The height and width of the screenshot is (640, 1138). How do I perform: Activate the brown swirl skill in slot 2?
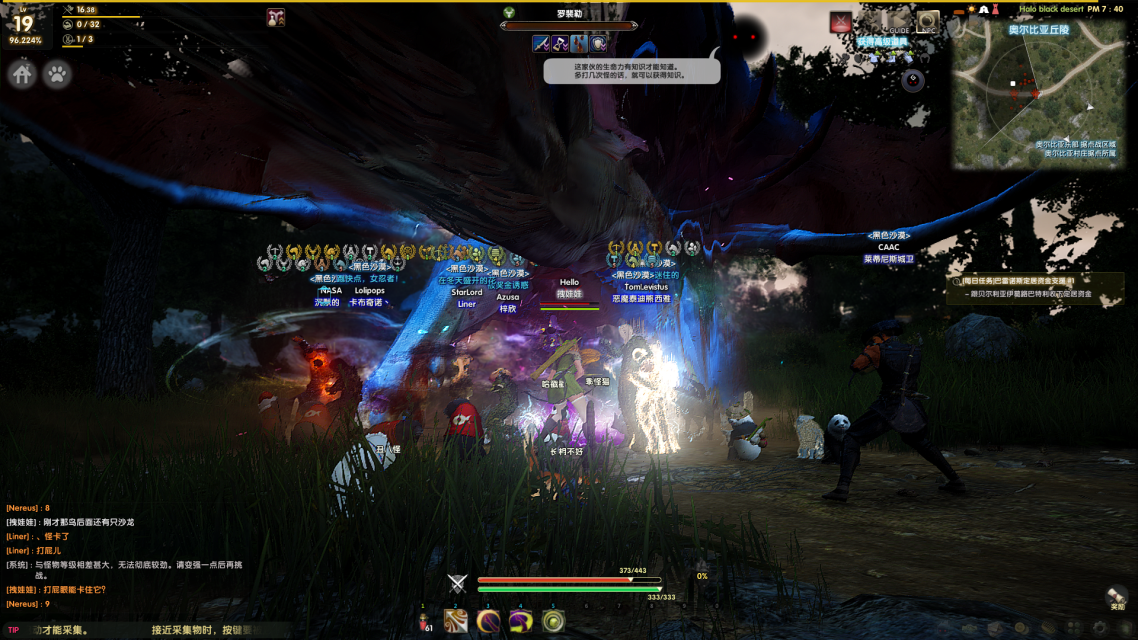click(x=456, y=621)
